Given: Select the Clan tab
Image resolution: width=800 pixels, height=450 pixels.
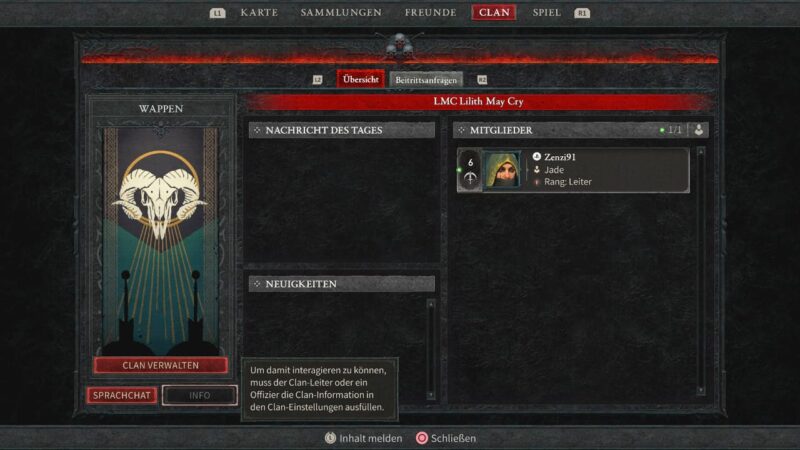Looking at the screenshot, I should click(494, 13).
